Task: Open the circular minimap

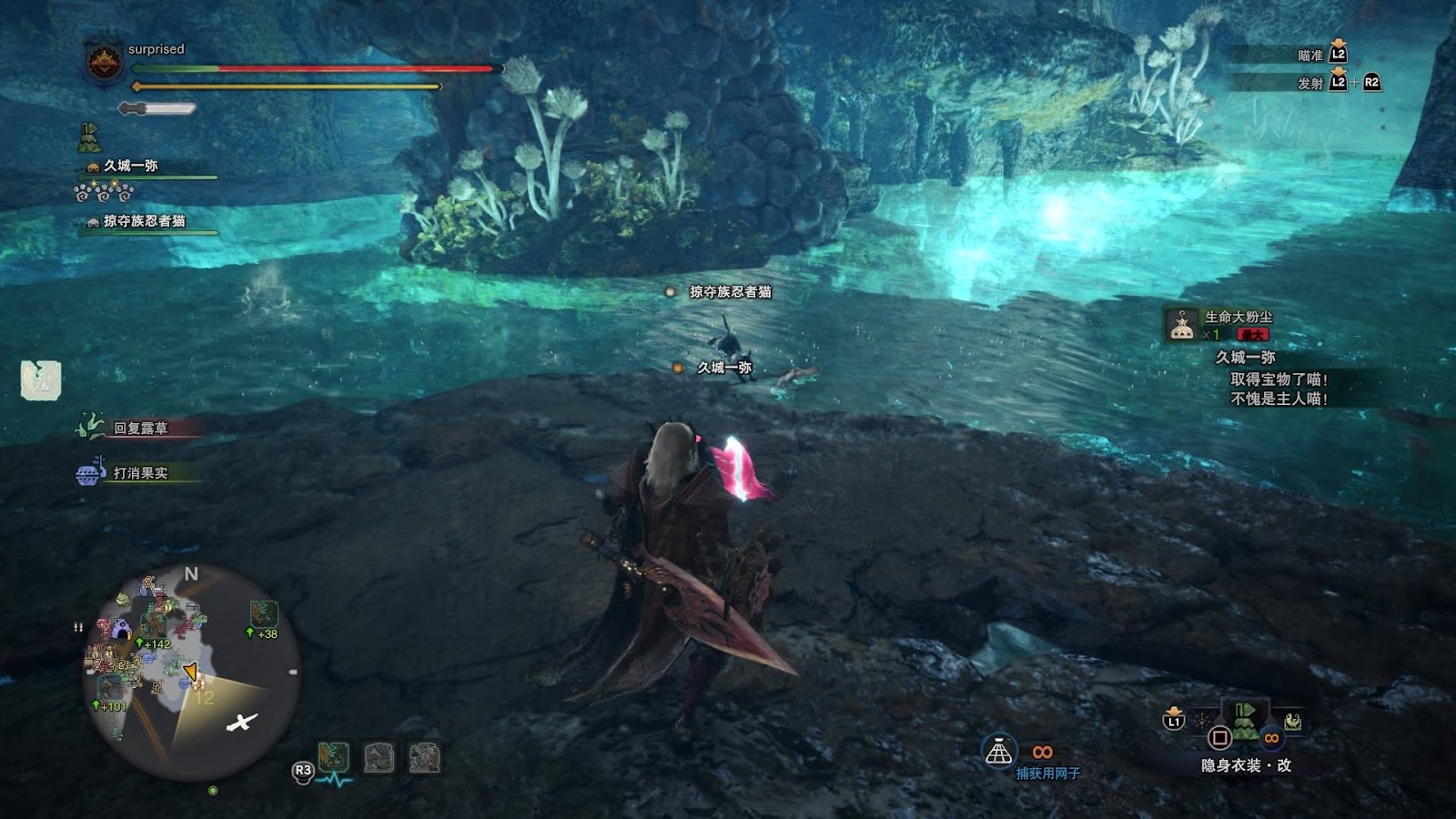Action: [x=192, y=673]
